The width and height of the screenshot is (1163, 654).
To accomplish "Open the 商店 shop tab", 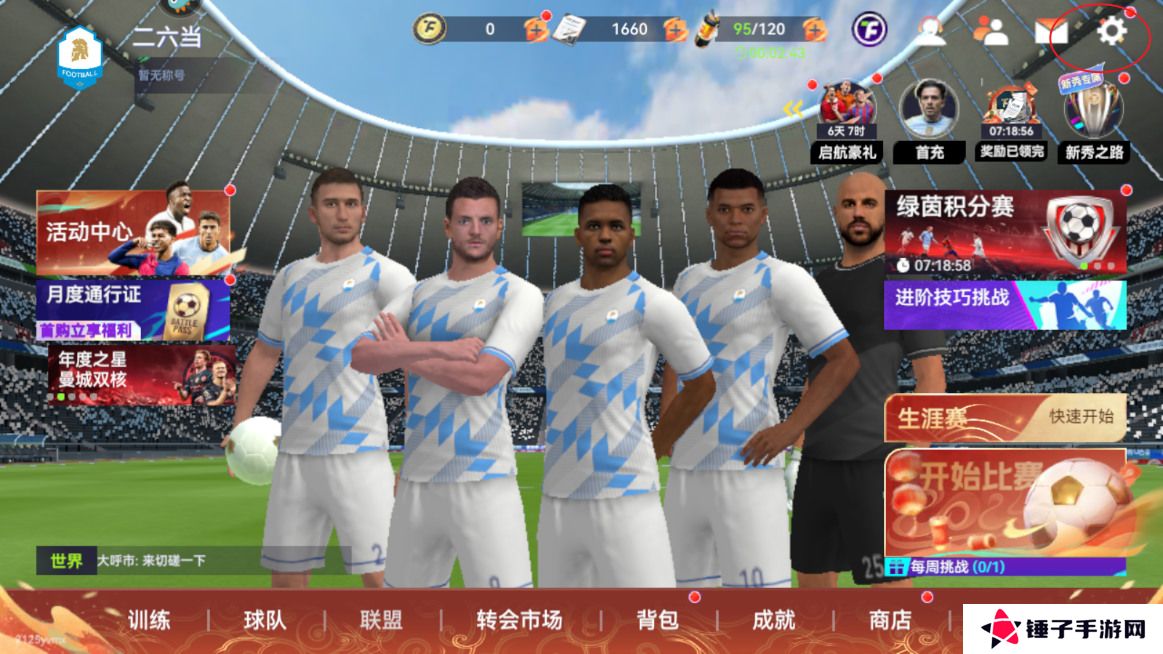I will pos(889,620).
